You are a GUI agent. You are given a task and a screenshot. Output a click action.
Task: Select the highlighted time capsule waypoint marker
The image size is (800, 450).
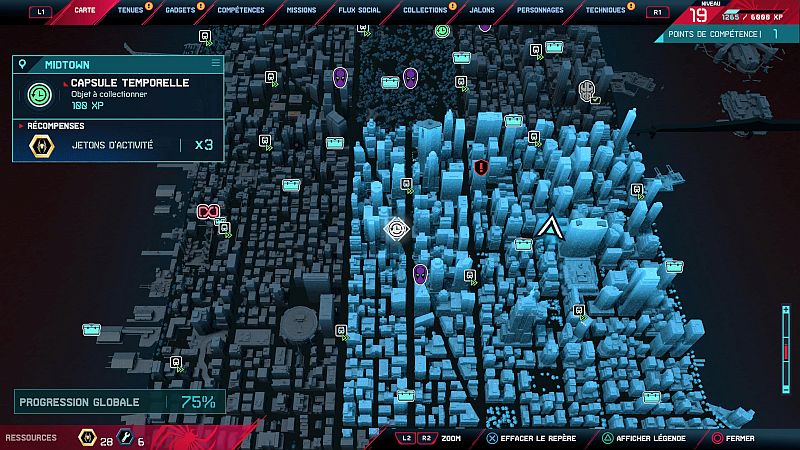(x=396, y=229)
